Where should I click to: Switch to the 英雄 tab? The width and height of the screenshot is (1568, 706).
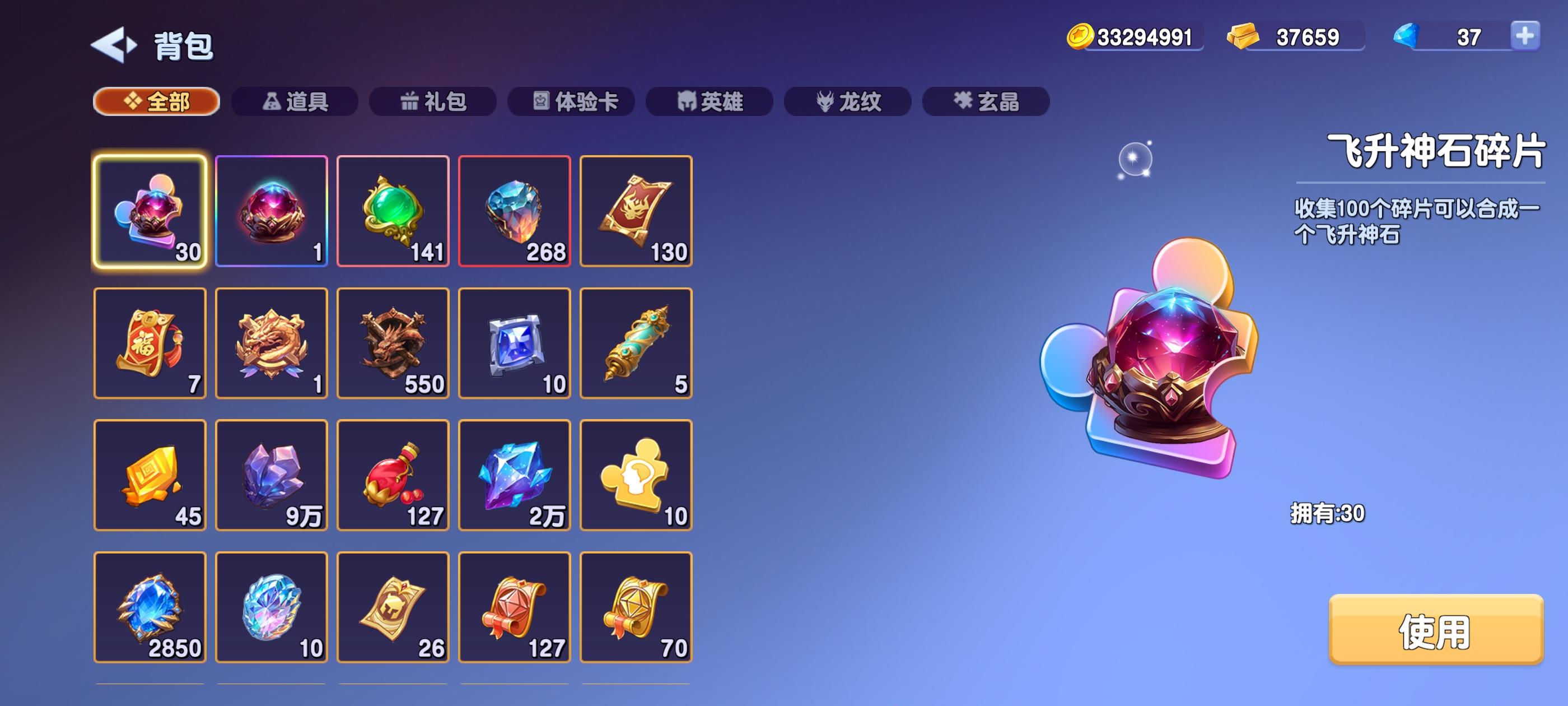coord(709,103)
